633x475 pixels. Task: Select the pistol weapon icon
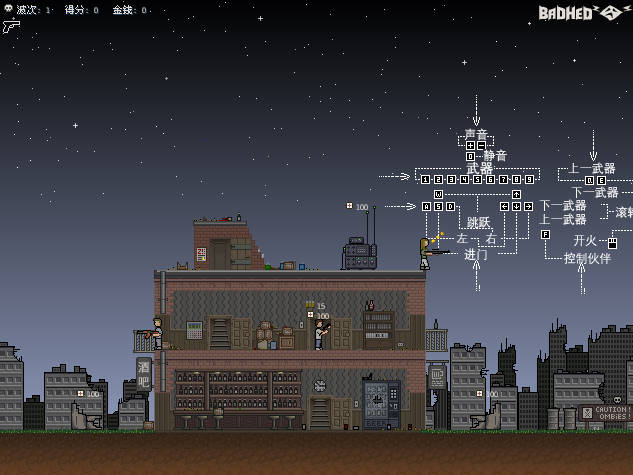pos(11,26)
